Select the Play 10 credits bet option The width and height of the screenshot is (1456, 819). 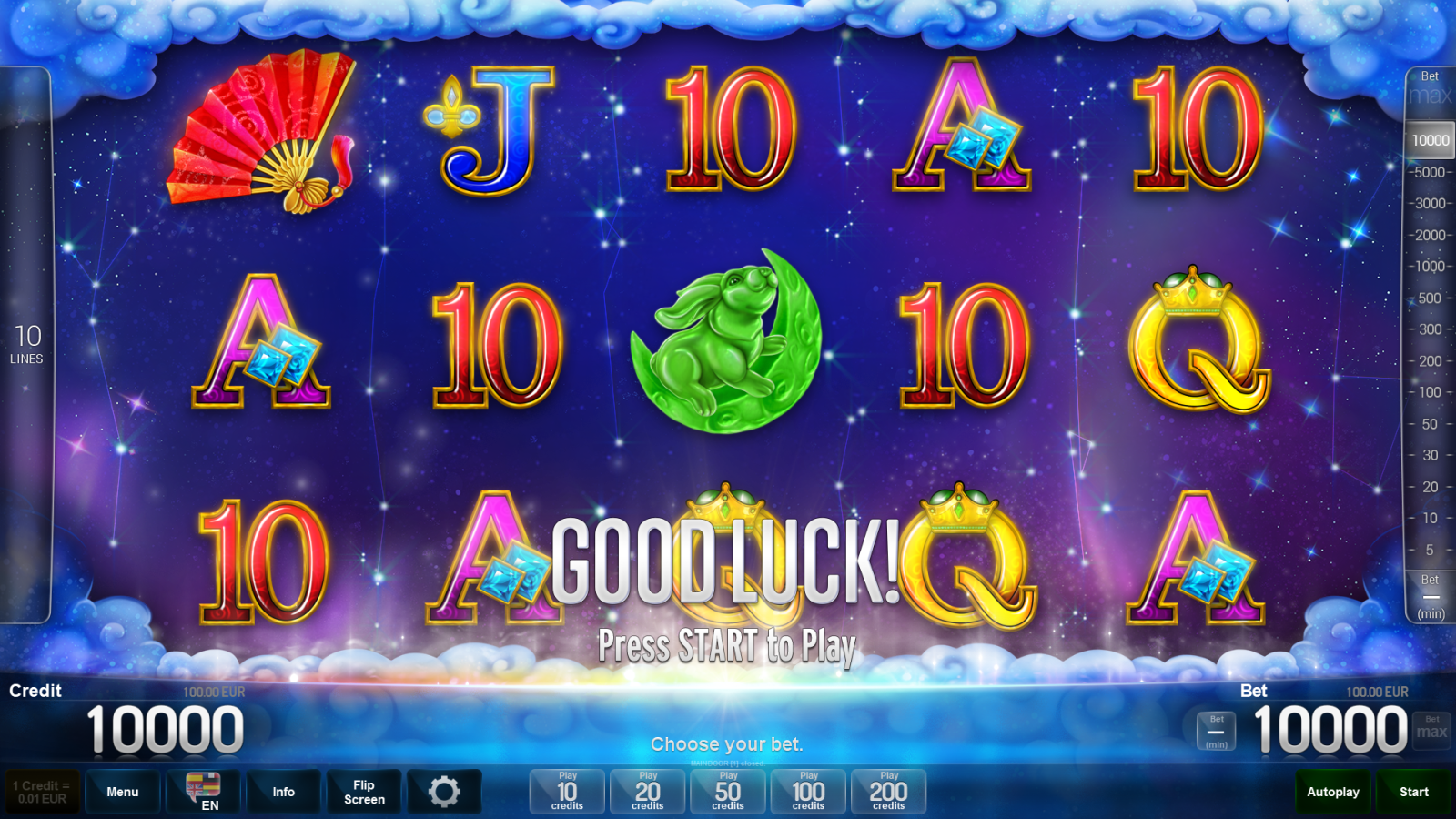(565, 792)
